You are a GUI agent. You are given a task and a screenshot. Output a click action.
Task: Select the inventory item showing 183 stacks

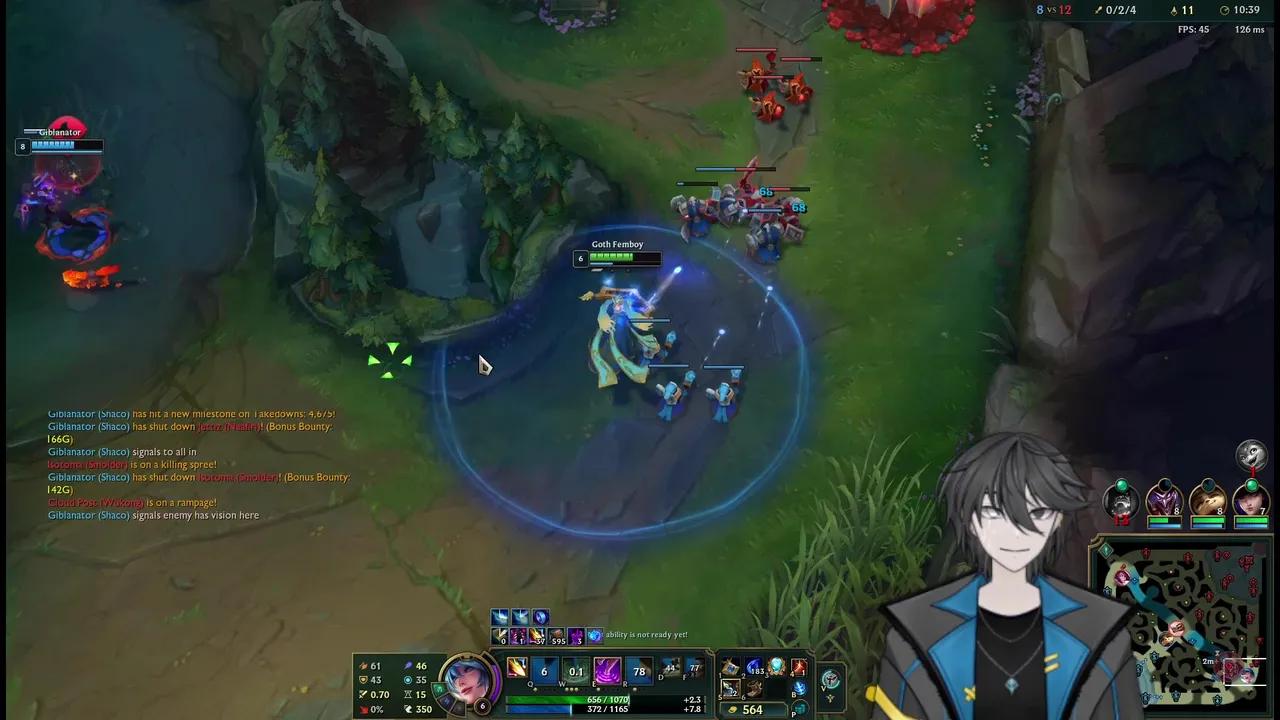754,668
